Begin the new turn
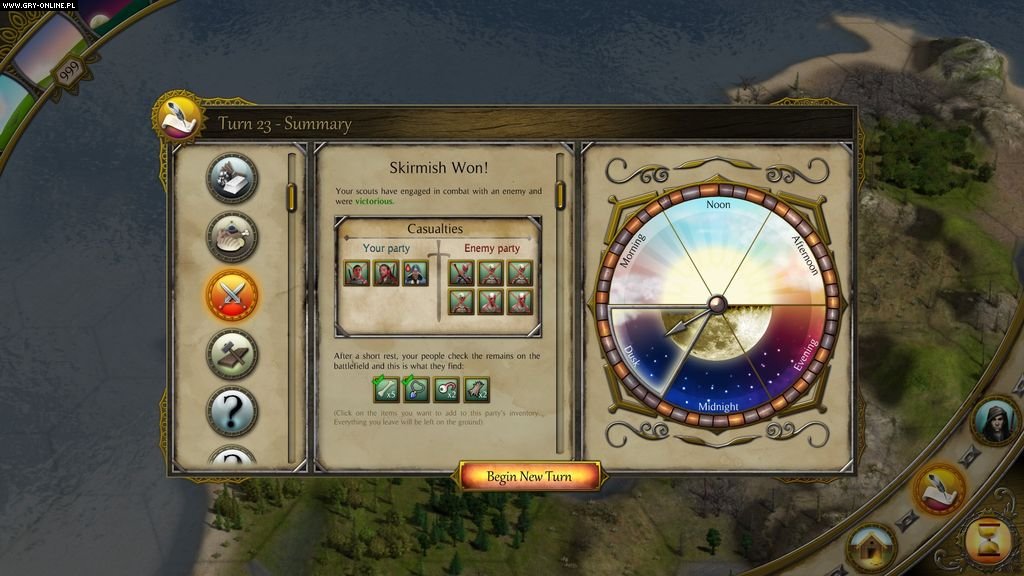This screenshot has width=1024, height=576. click(529, 476)
